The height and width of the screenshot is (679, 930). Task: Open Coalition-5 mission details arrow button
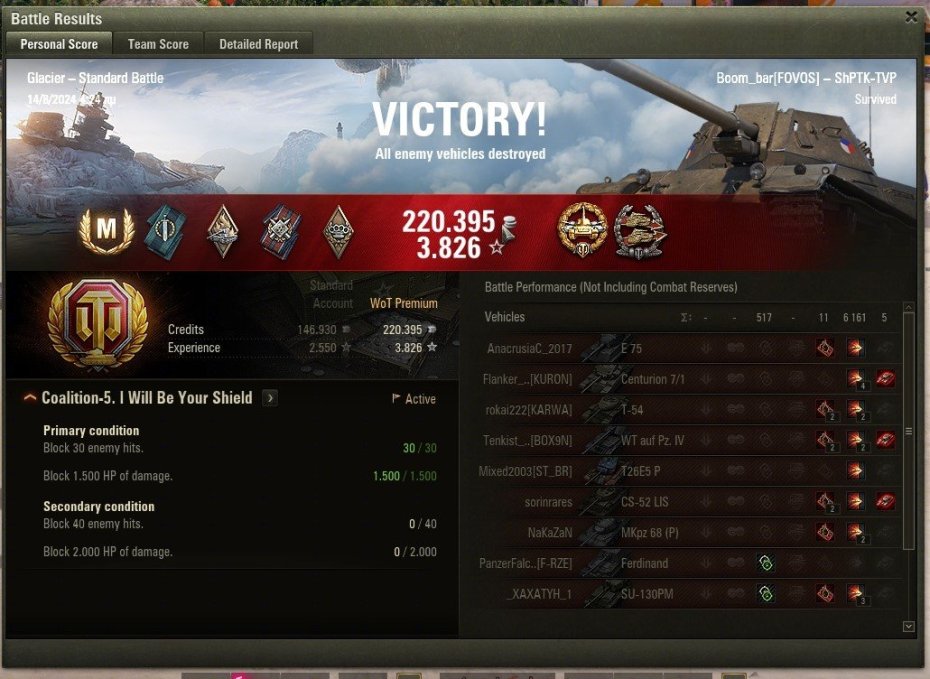click(270, 398)
